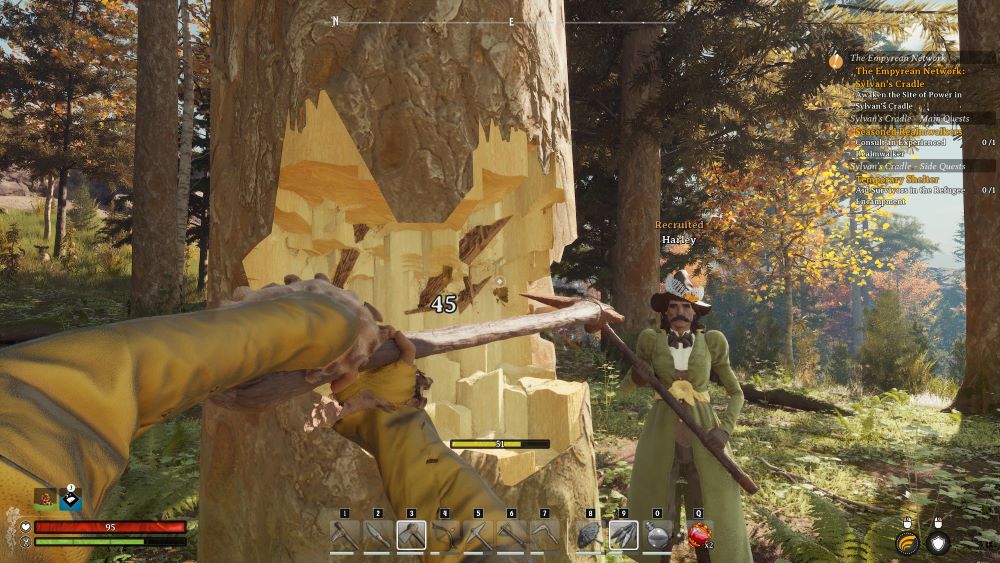
Task: Select the arrows in hotbar slot 9
Action: pos(624,535)
